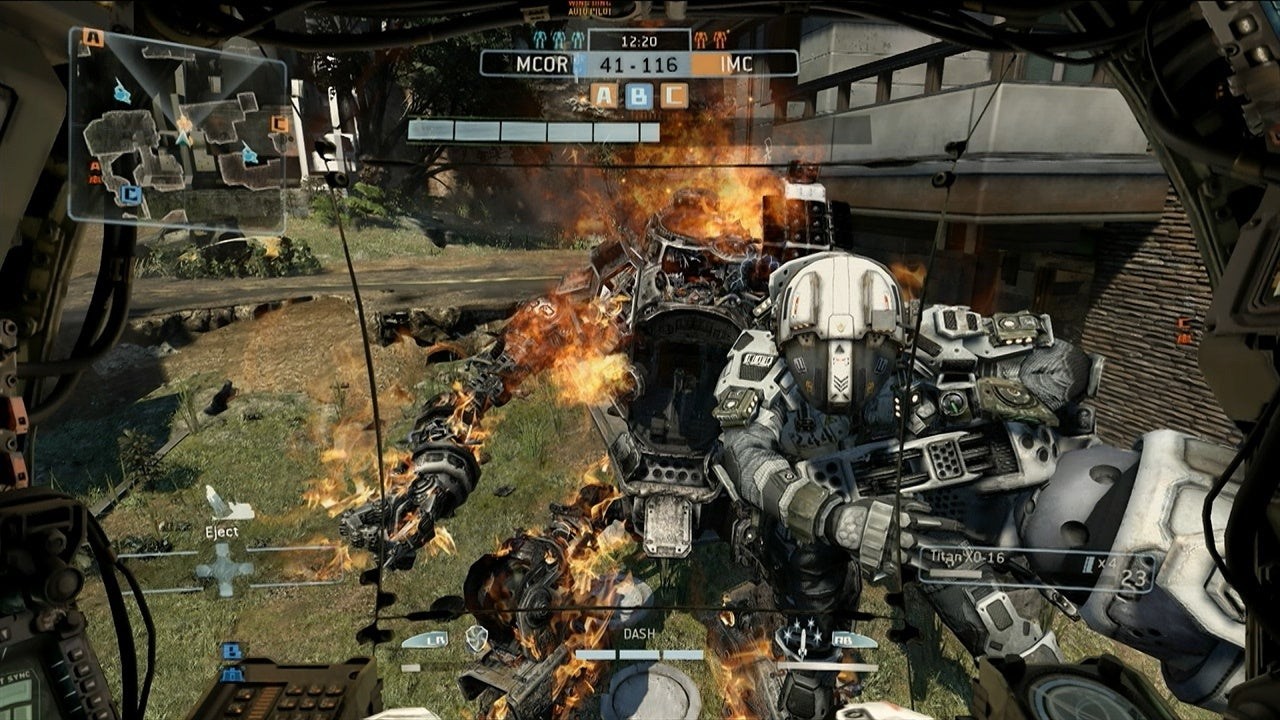Select the orange hardpoint C indicator below the score
Viewport: 1280px width, 720px height.
(x=674, y=95)
